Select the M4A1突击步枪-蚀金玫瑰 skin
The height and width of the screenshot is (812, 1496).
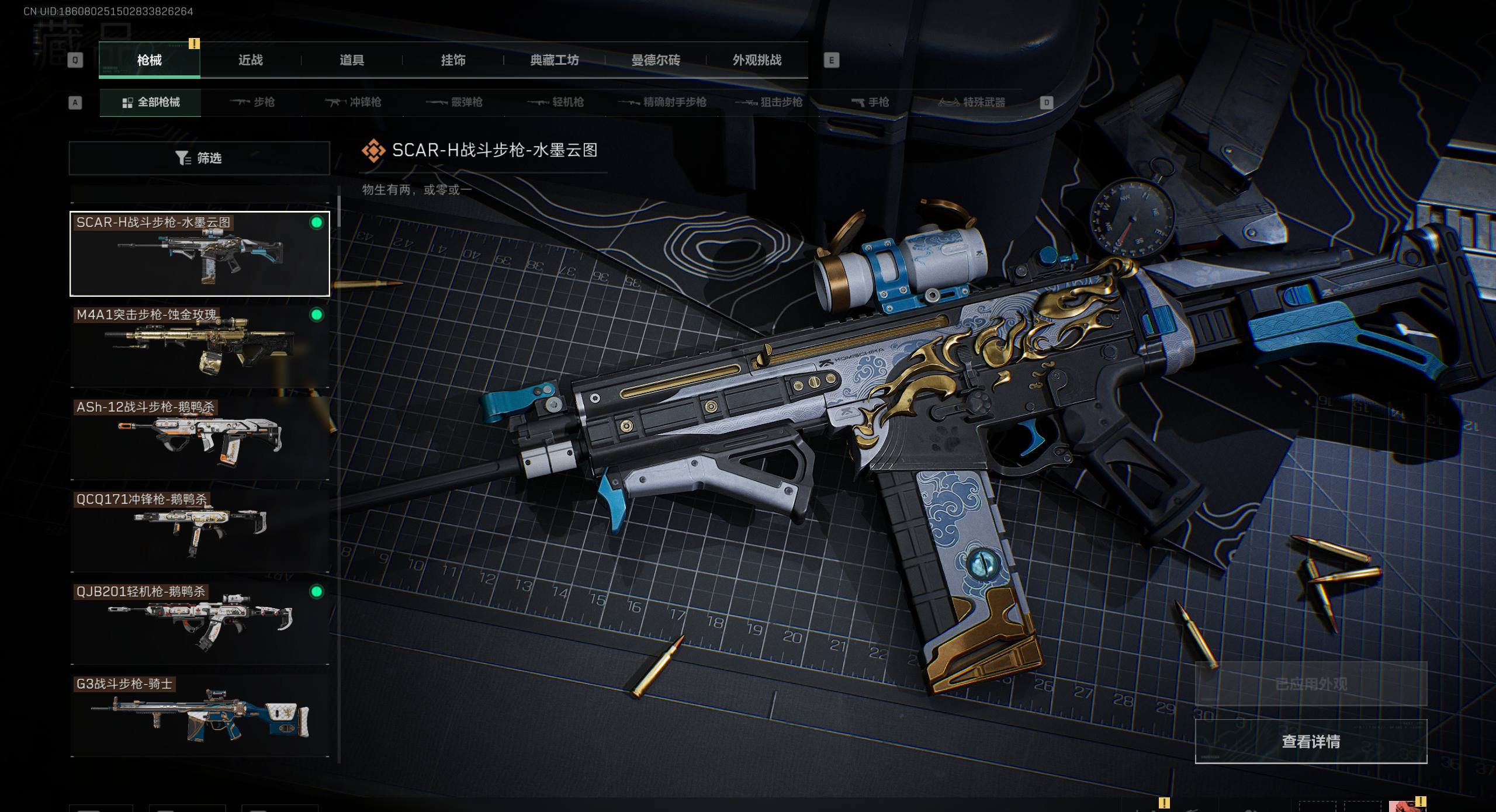point(199,346)
